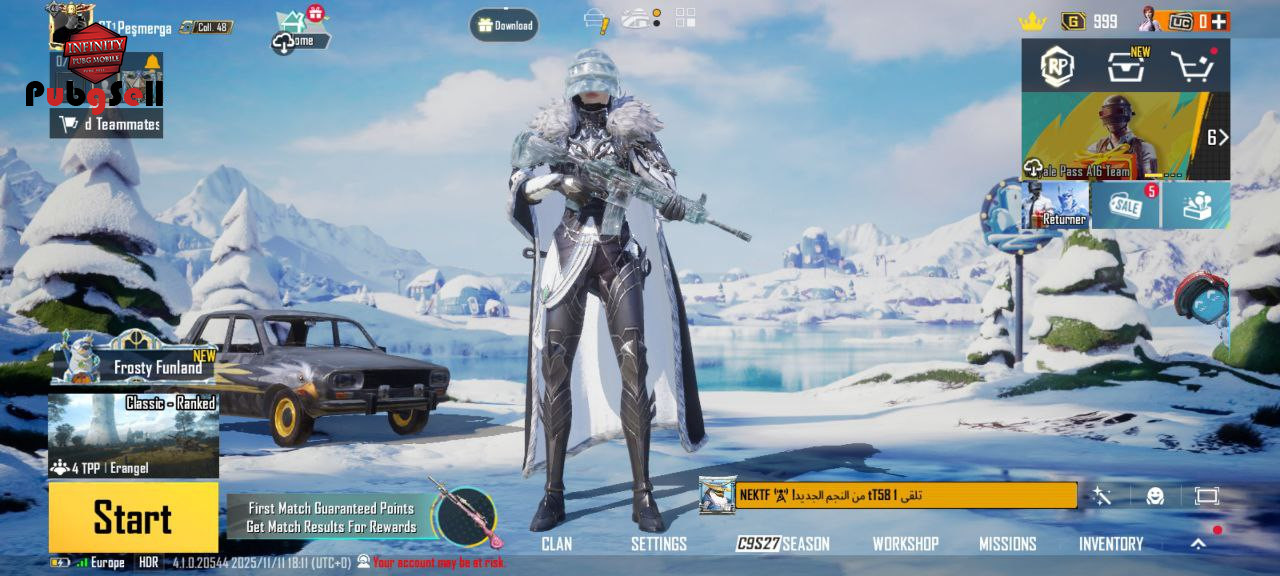Start the match with the yellow Start button
Viewport: 1280px width, 576px height.
coord(133,517)
